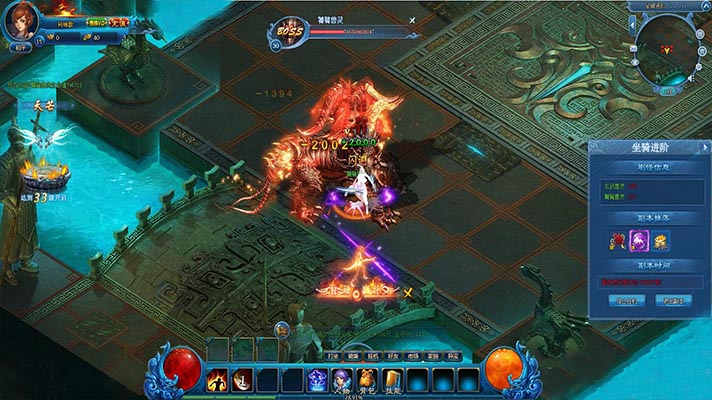Open the 技能 skills book

pos(393,380)
